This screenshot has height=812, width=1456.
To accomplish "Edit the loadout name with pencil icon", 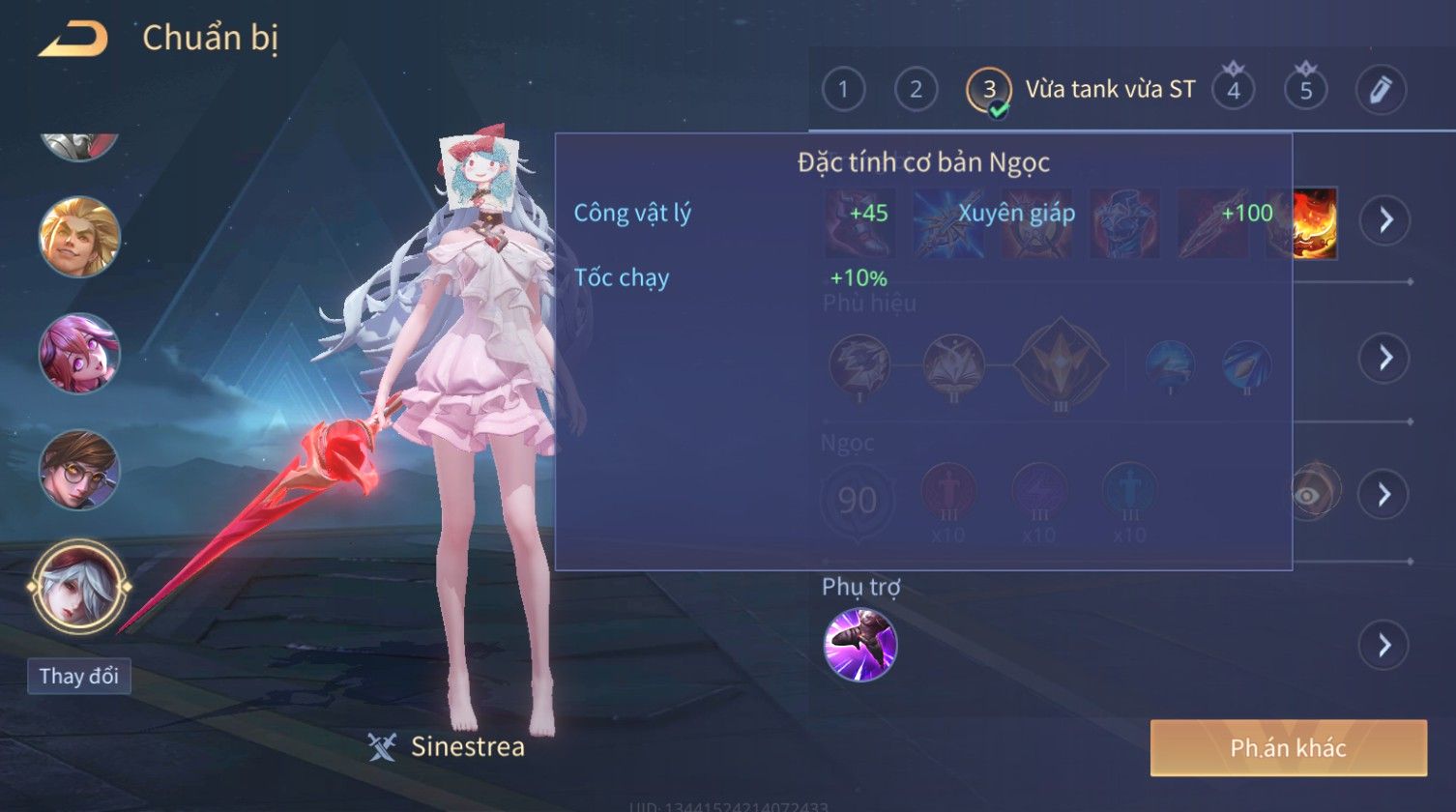I will 1380,90.
